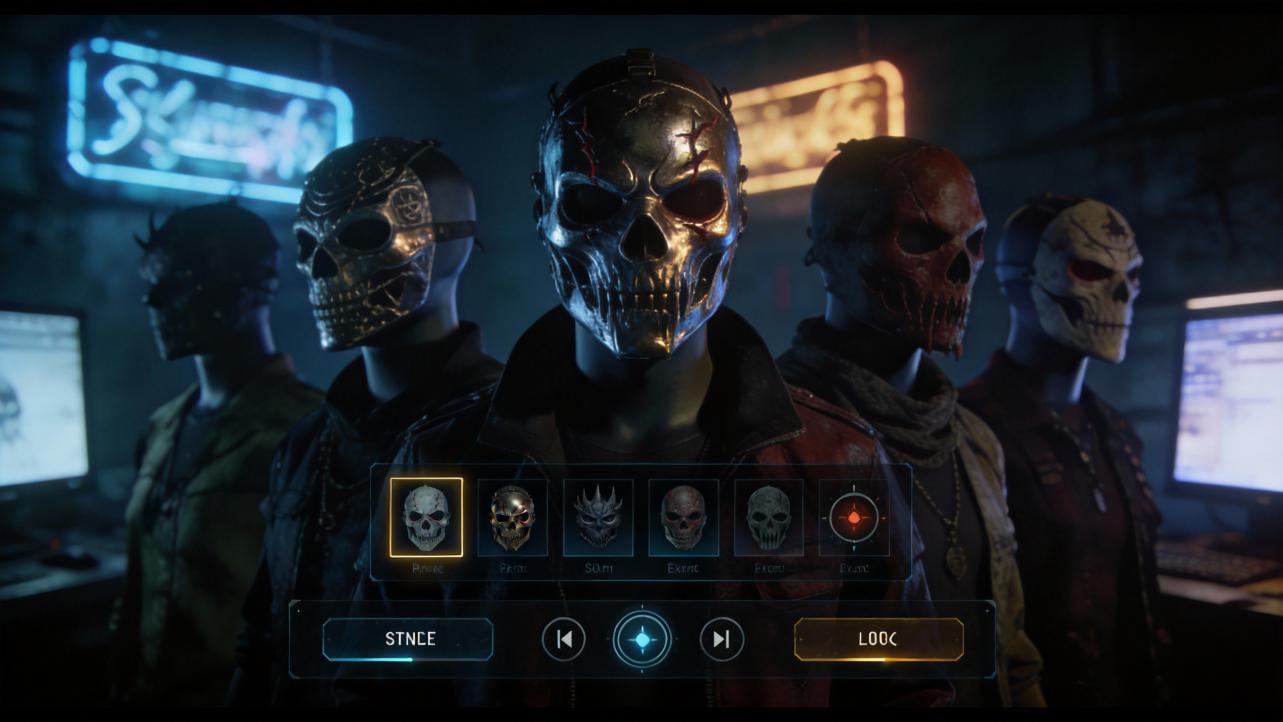Skip to the previous character
Image resolution: width=1283 pixels, height=722 pixels.
(x=564, y=639)
